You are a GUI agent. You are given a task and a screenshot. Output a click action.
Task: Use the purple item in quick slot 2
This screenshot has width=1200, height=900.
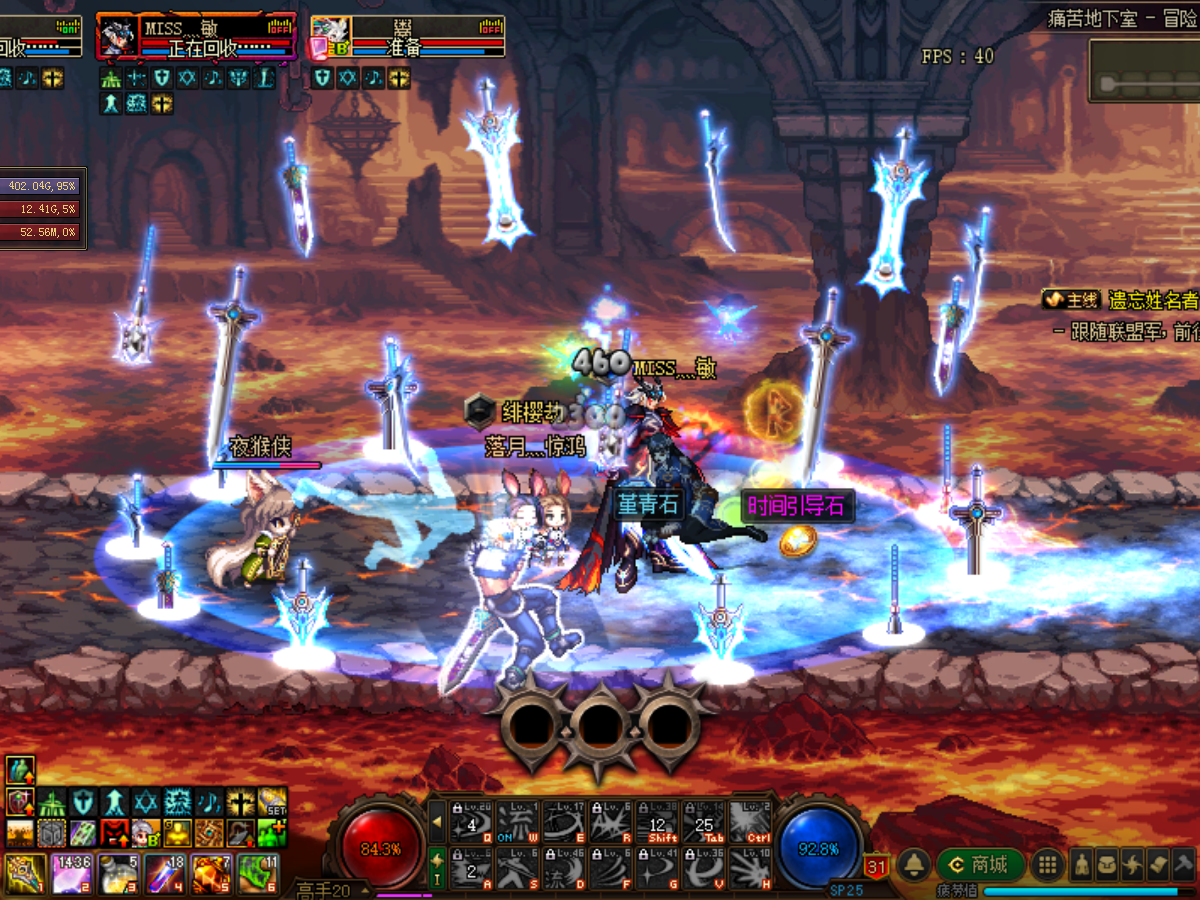pyautogui.click(x=71, y=873)
